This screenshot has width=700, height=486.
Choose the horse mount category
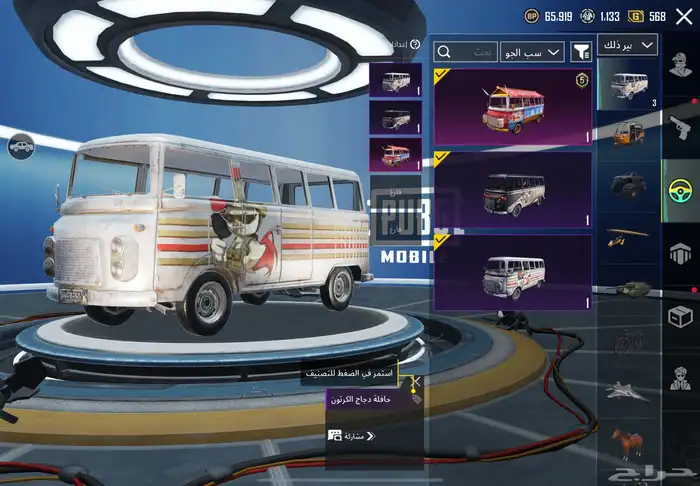point(627,441)
